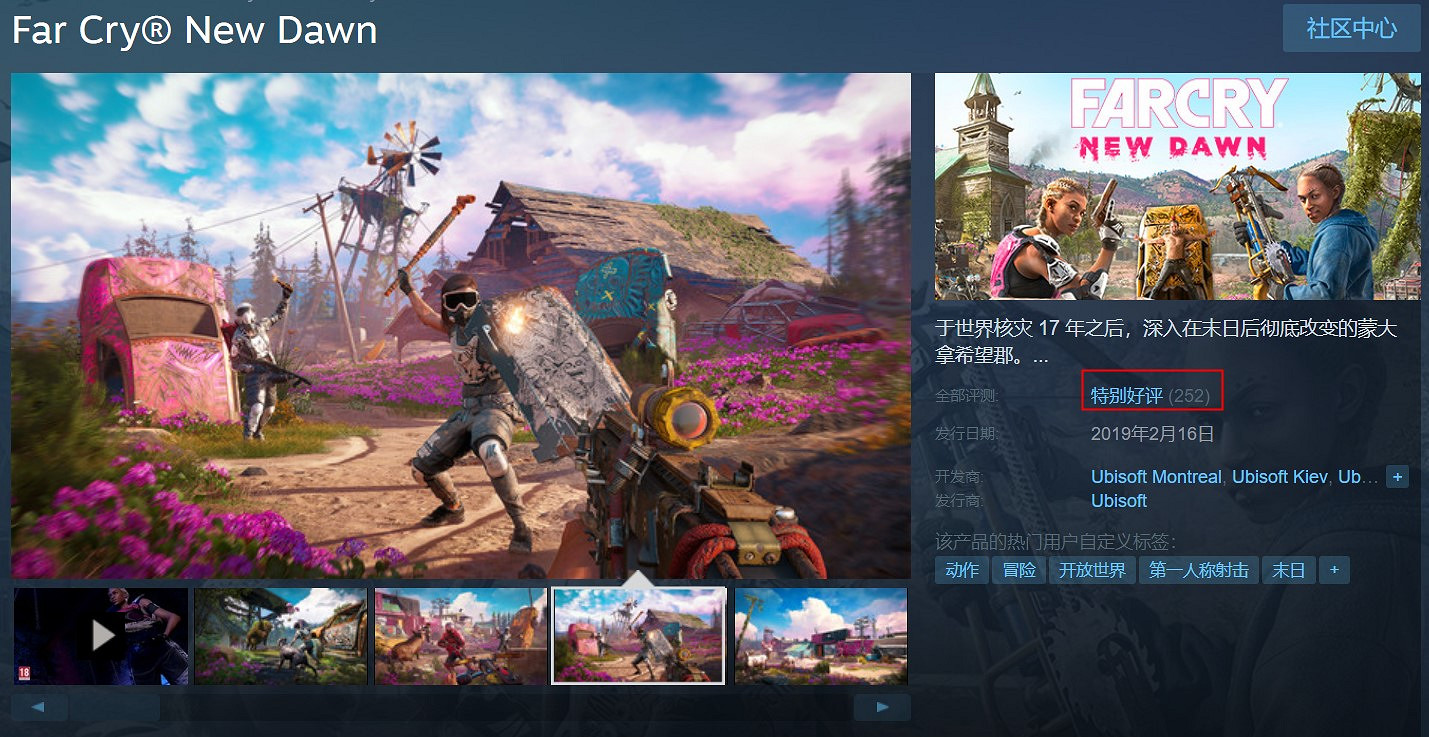Select the 开放世界 tag
The height and width of the screenshot is (737, 1429).
(1094, 569)
